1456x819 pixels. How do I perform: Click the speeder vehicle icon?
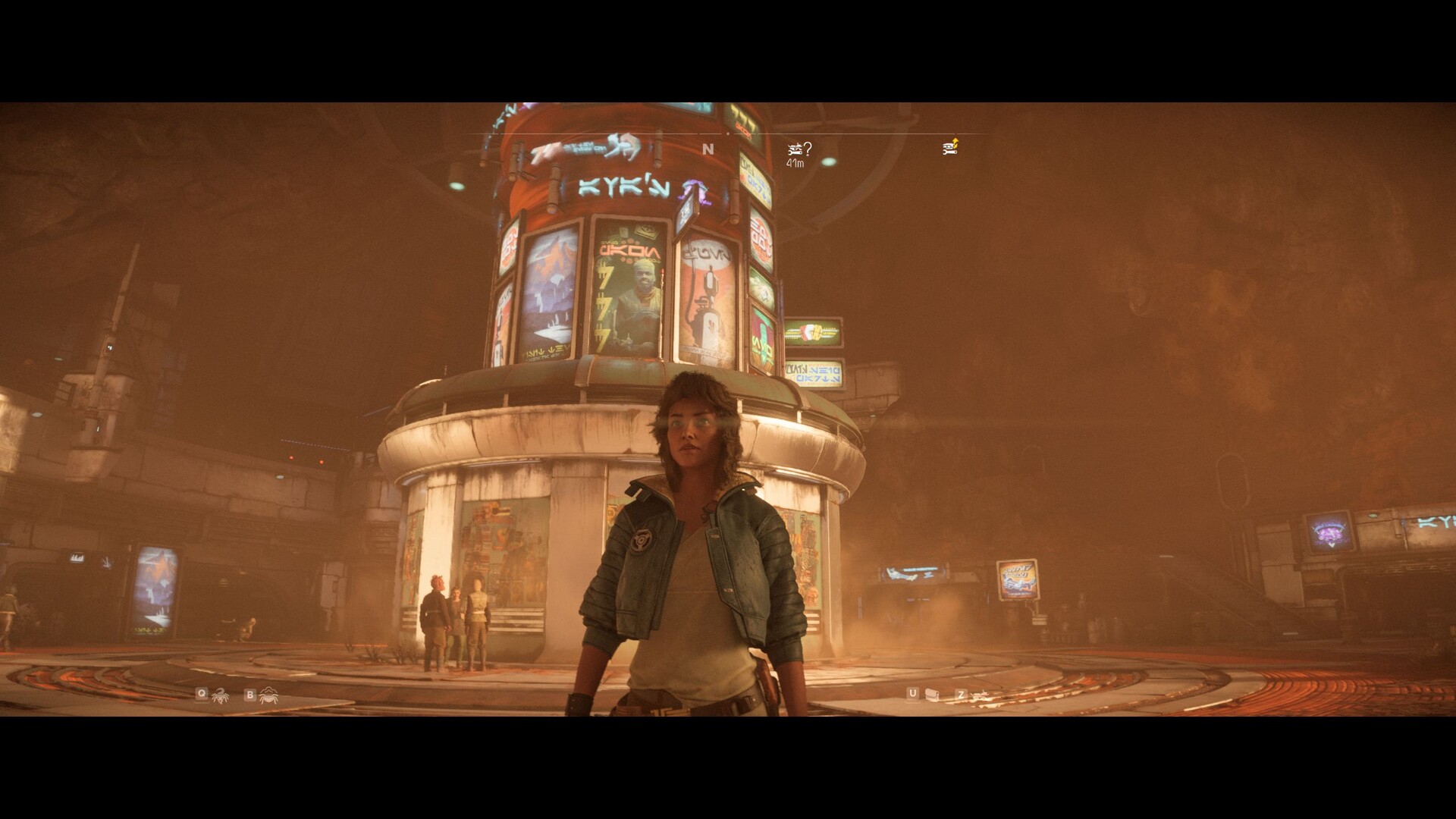(981, 695)
